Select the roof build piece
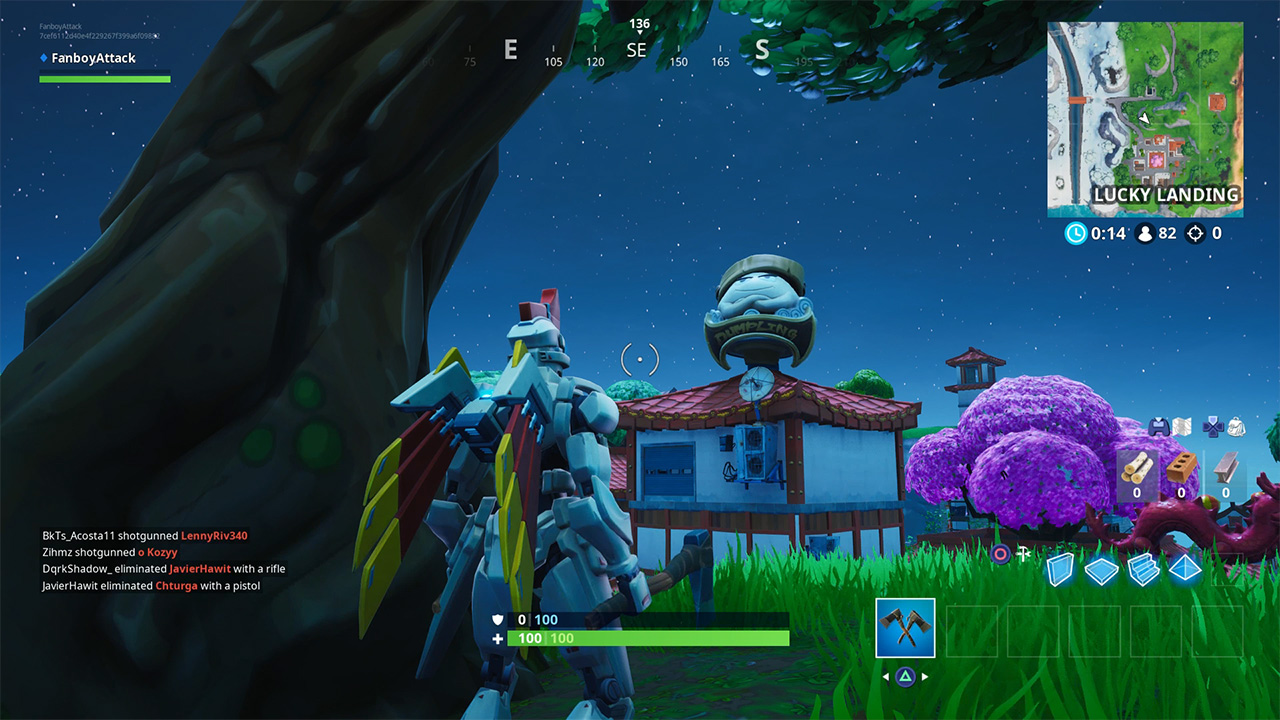 [1184, 567]
